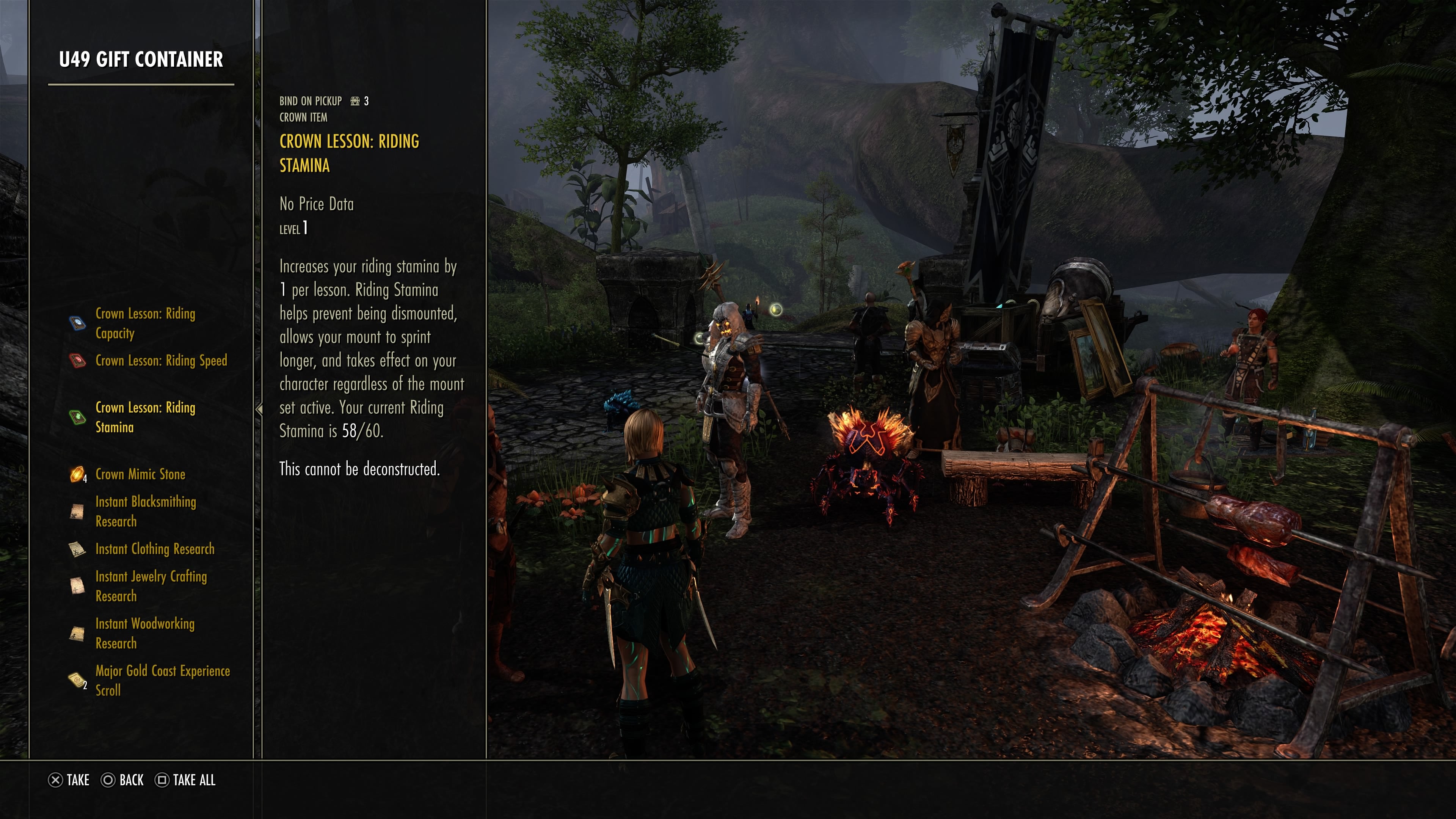The width and height of the screenshot is (1456, 819).
Task: Select Crown Lesson: Riding Stamina row
Action: click(145, 417)
